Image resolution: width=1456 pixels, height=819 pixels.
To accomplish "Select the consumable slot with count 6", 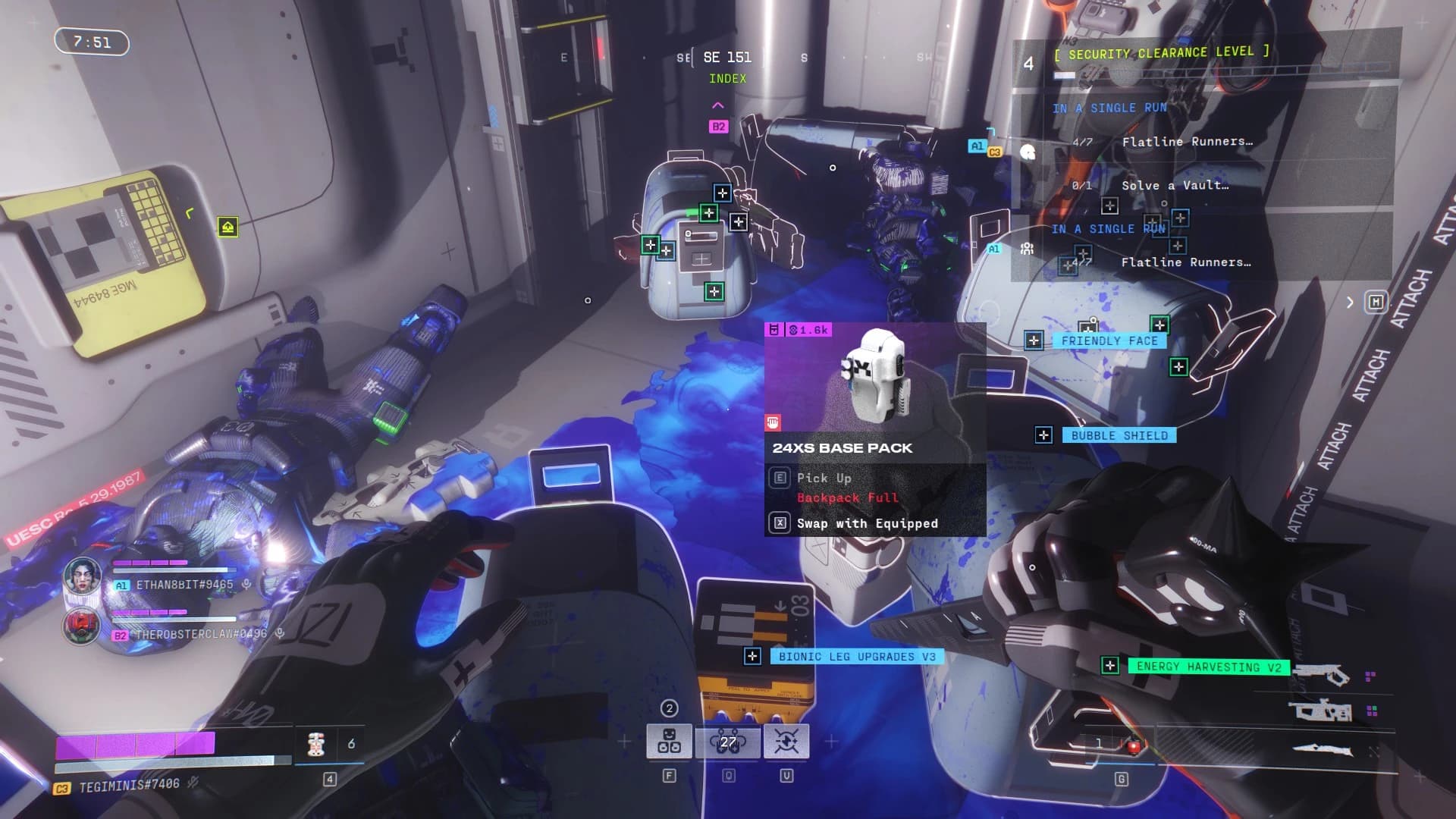I will [x=317, y=744].
